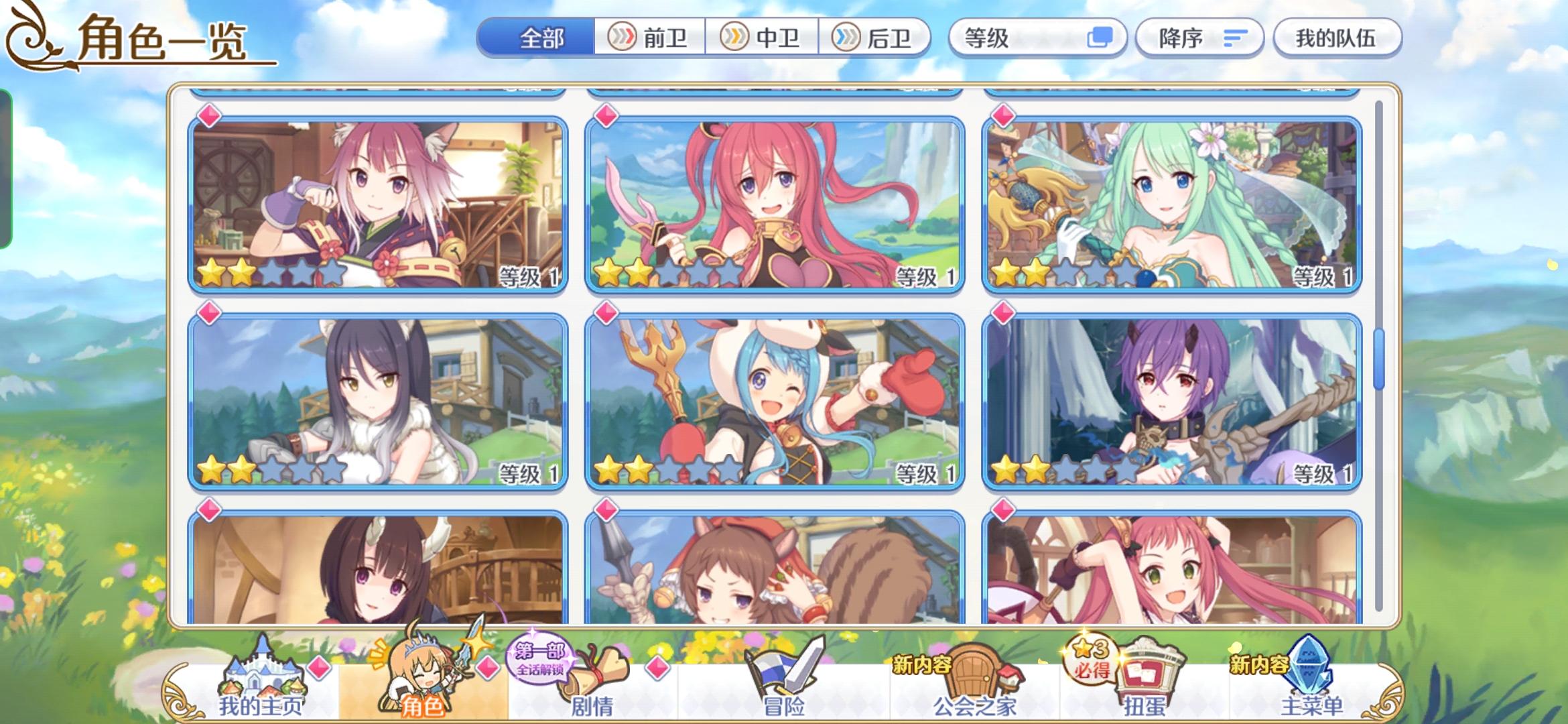Toggle 降序 descending sort order
Screen dimensions: 1568x724
coord(1199,38)
